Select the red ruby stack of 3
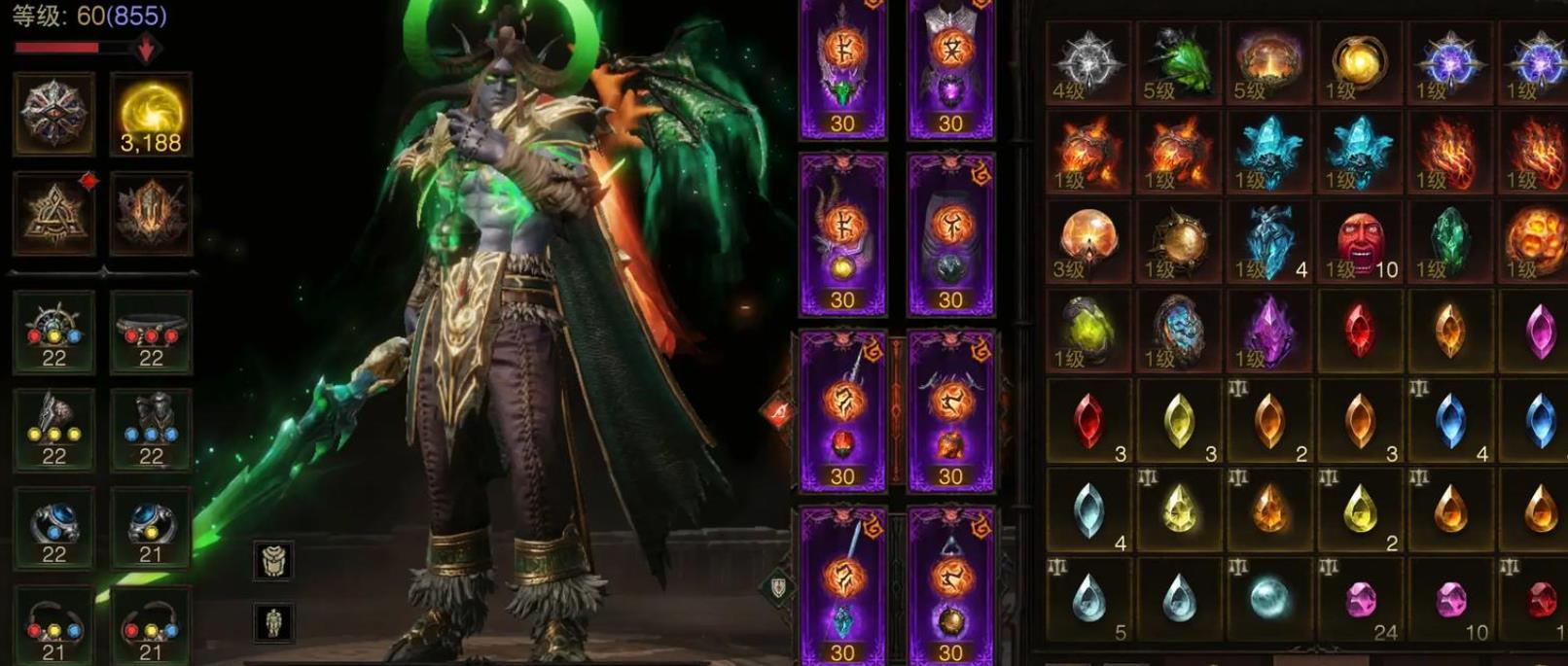Image resolution: width=1568 pixels, height=666 pixels. (x=1087, y=422)
